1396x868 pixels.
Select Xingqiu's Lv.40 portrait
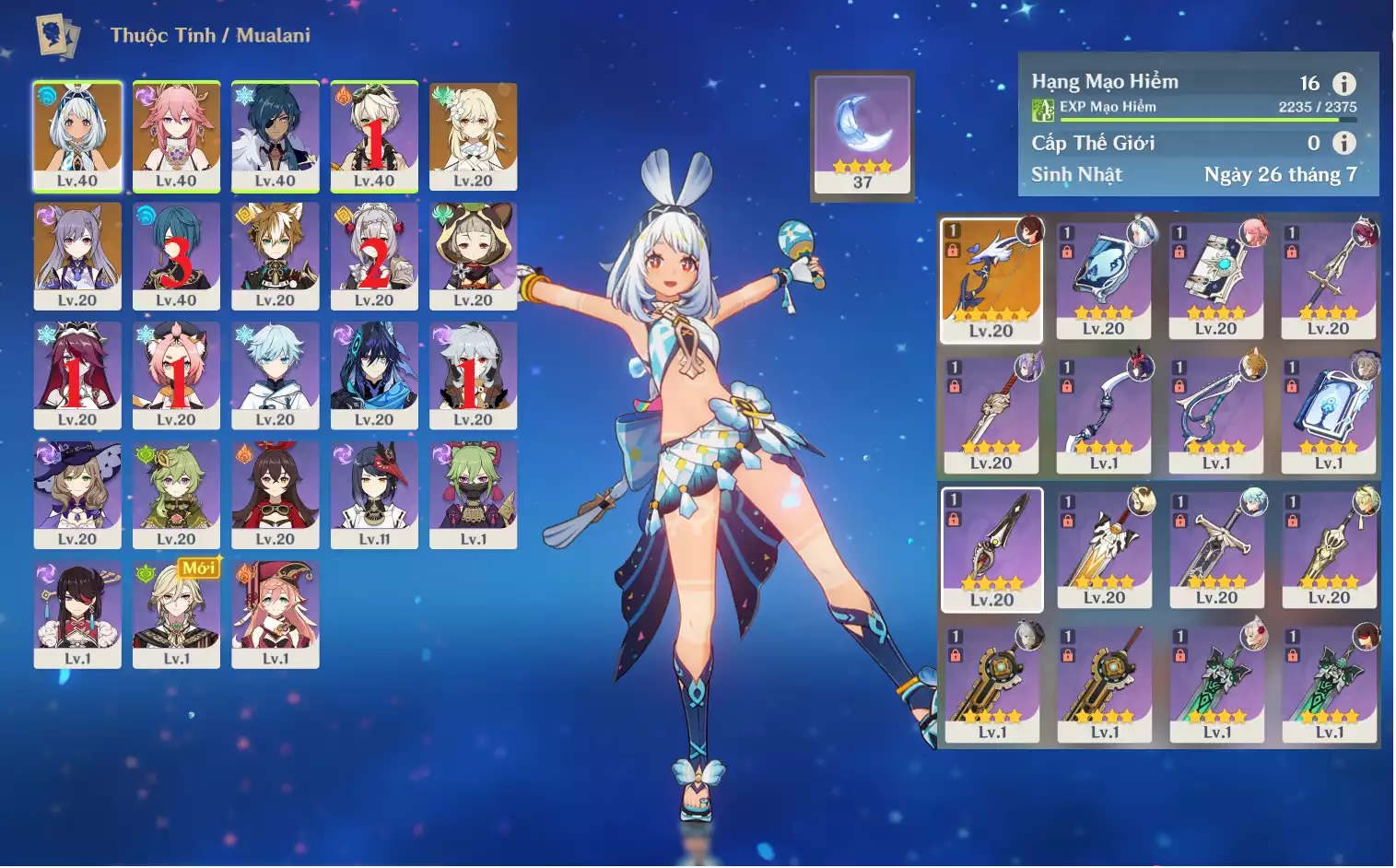[176, 256]
